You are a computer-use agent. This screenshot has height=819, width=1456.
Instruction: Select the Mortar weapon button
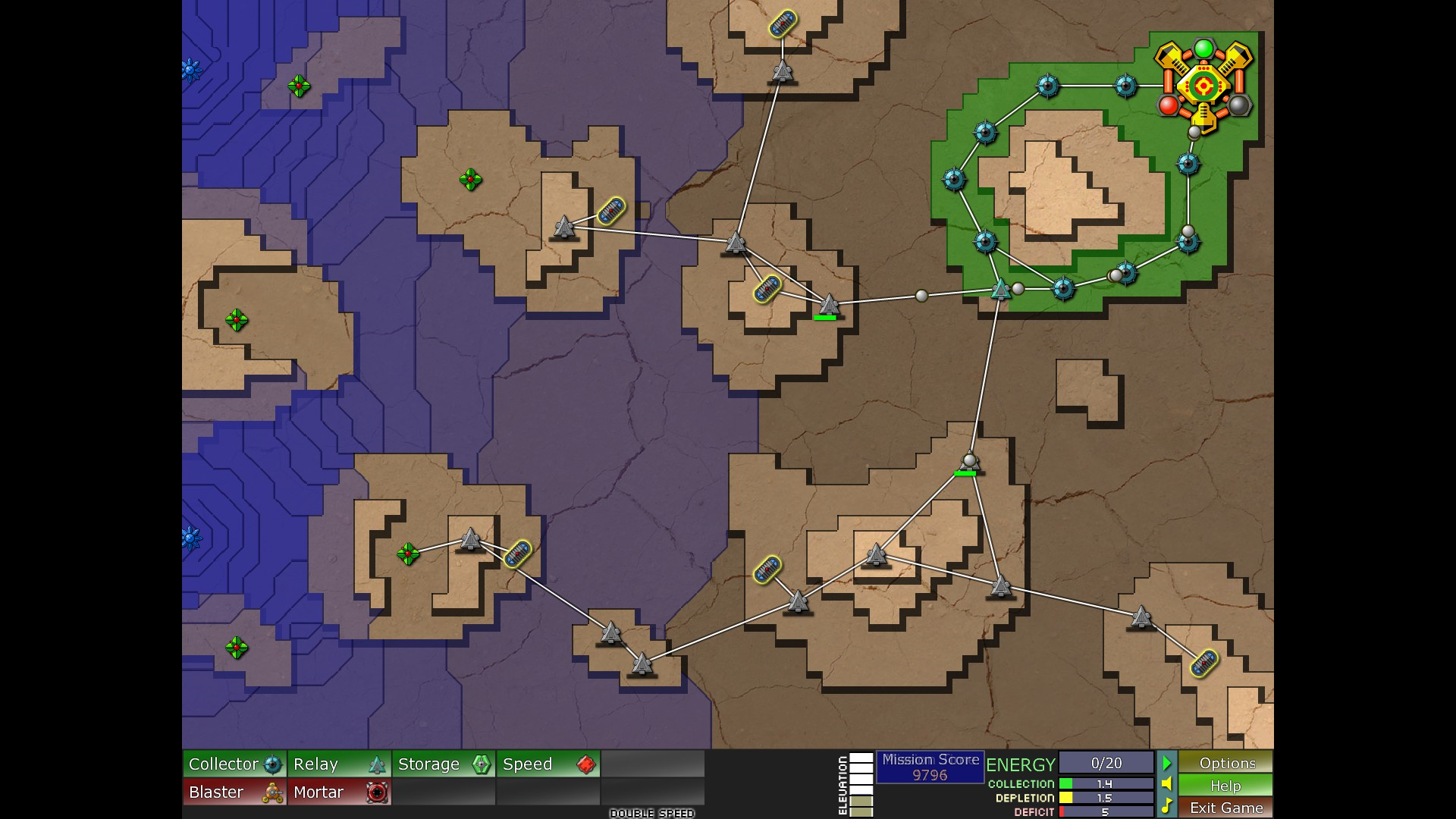click(340, 792)
